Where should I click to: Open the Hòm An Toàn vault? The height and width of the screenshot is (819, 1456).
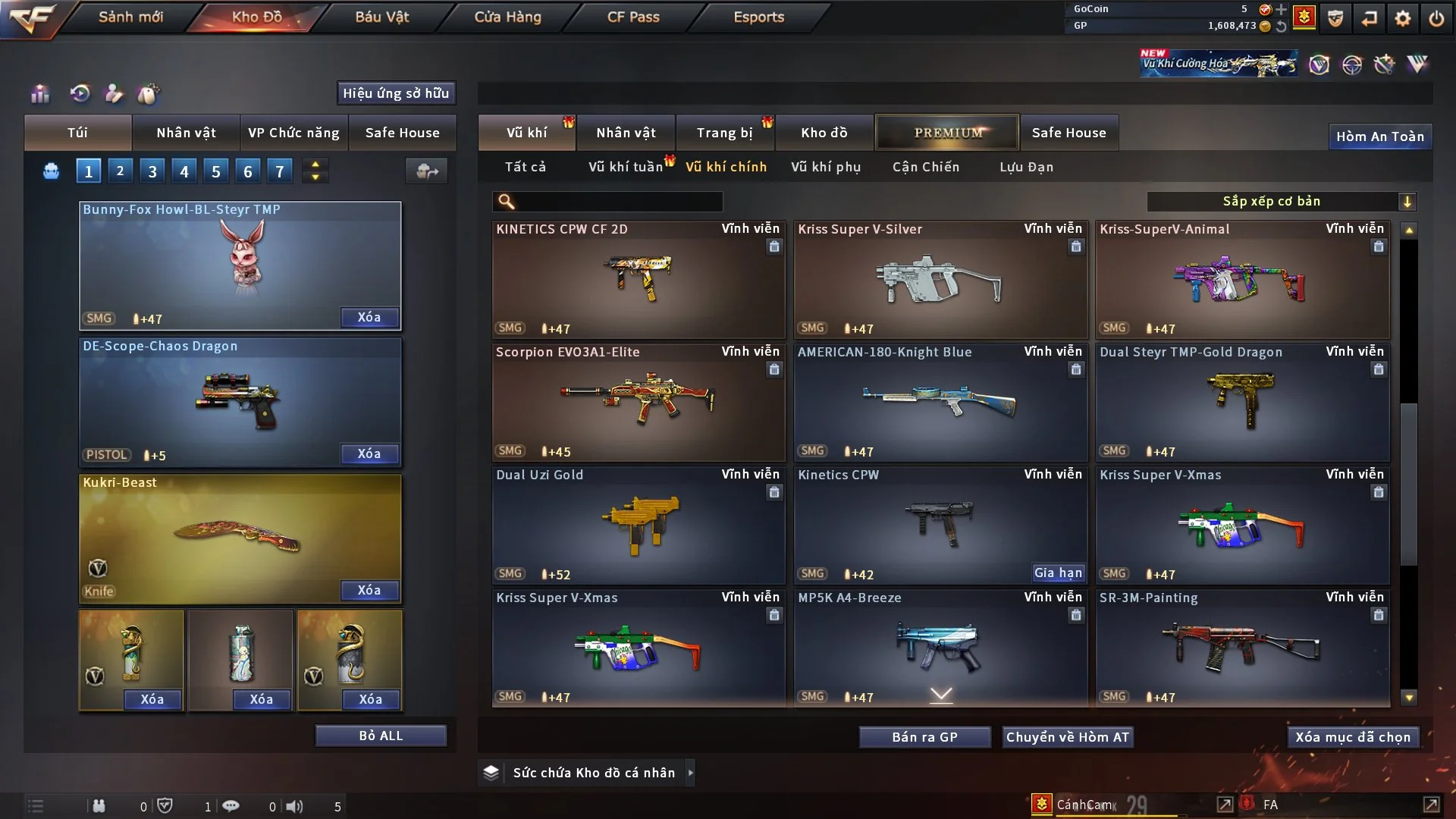[1379, 136]
